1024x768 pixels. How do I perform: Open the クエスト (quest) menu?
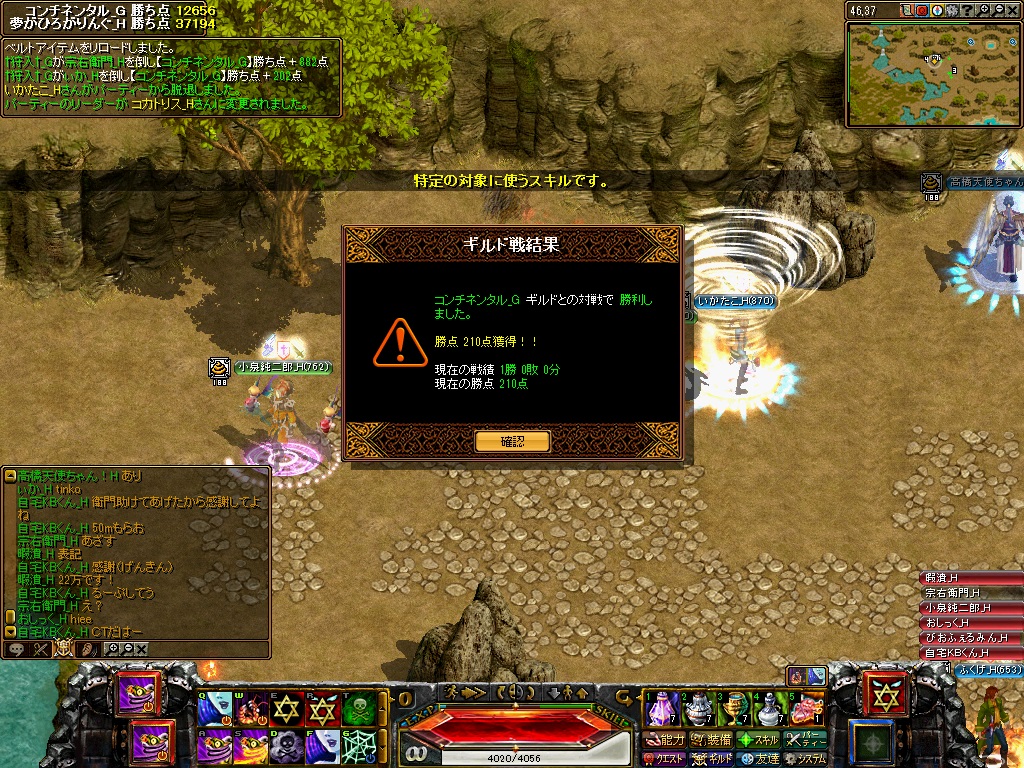point(666,759)
